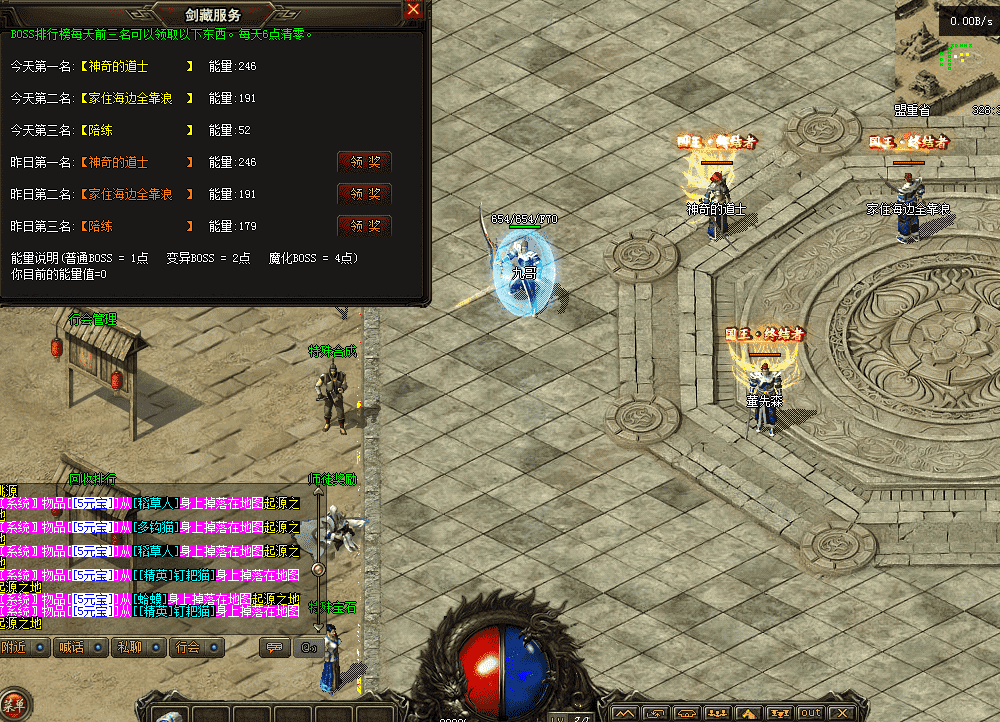The height and width of the screenshot is (722, 1000).
Task: Open the minimap
Action: tap(945, 60)
